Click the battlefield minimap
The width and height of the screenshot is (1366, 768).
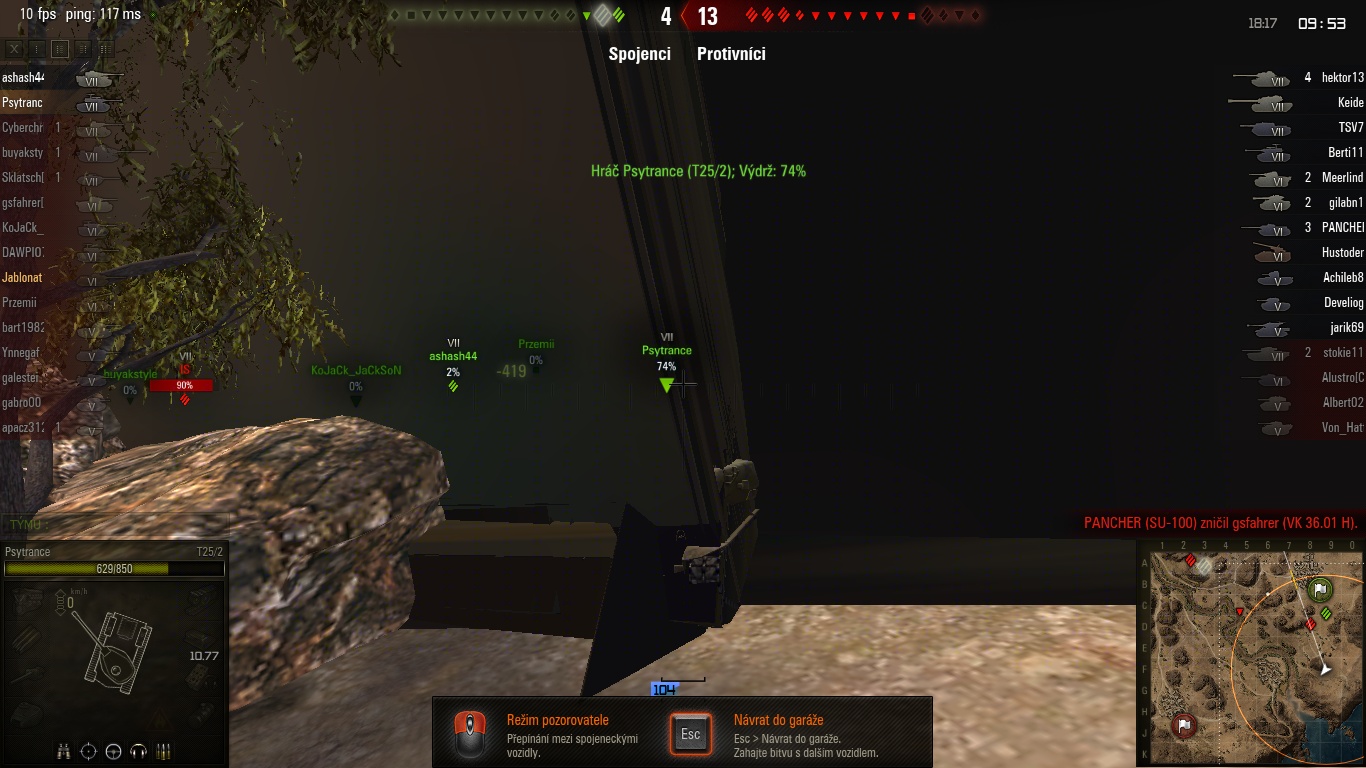(x=1252, y=655)
